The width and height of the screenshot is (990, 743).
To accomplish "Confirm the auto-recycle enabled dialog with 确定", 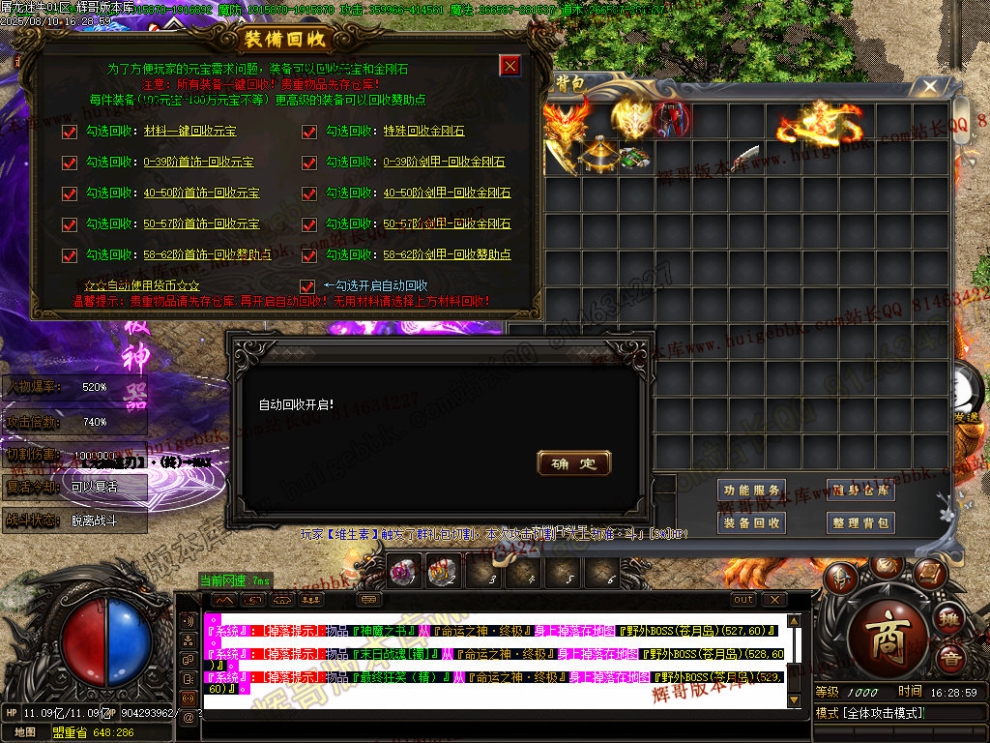I will click(x=573, y=463).
